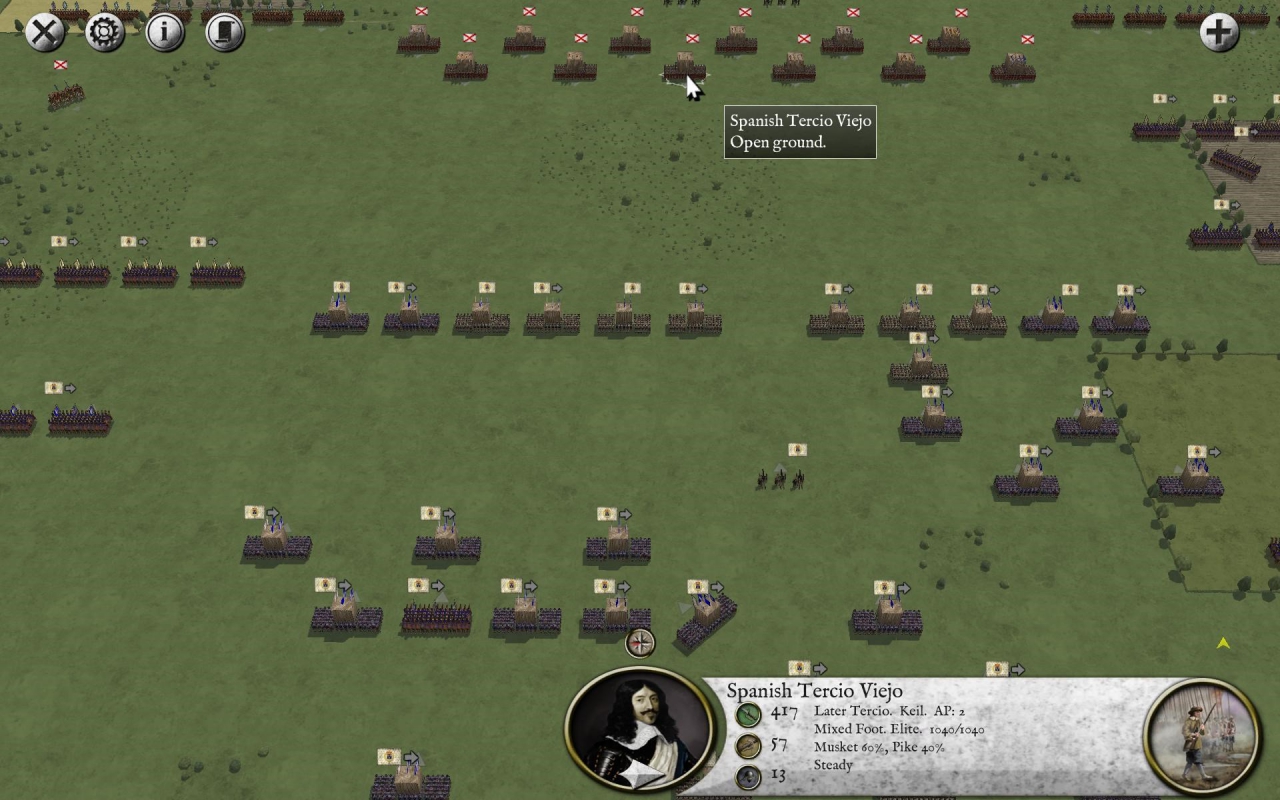The image size is (1280, 800).
Task: Show the info panel
Action: 165,32
